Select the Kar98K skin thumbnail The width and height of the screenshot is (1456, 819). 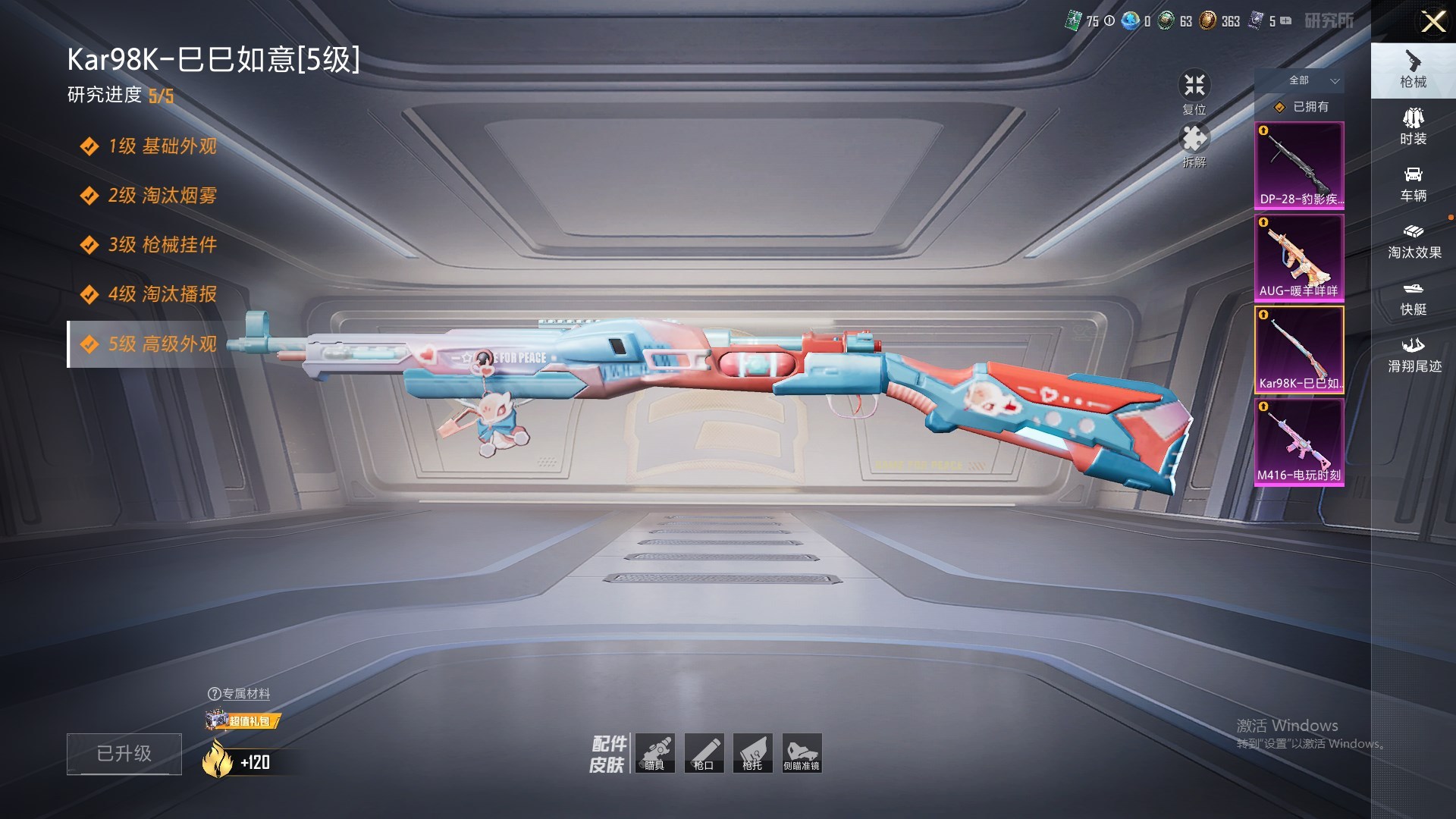click(x=1299, y=350)
